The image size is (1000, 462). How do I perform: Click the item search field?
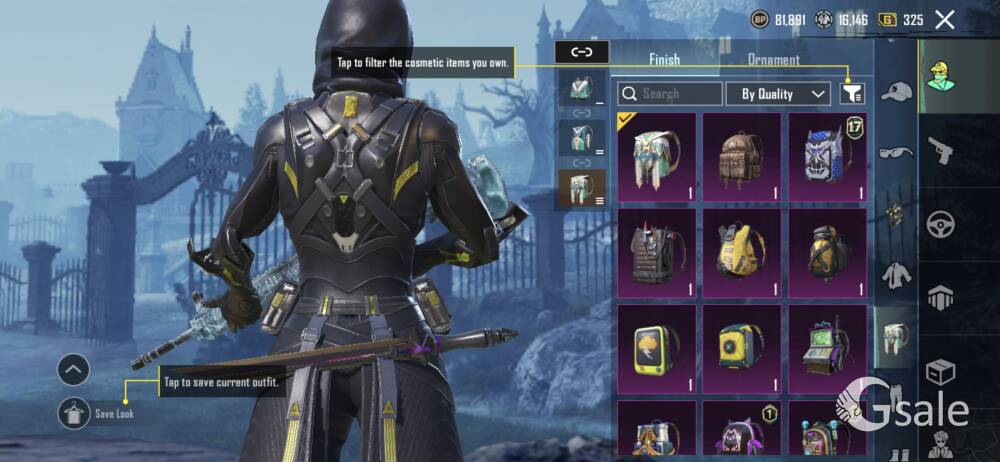(670, 94)
